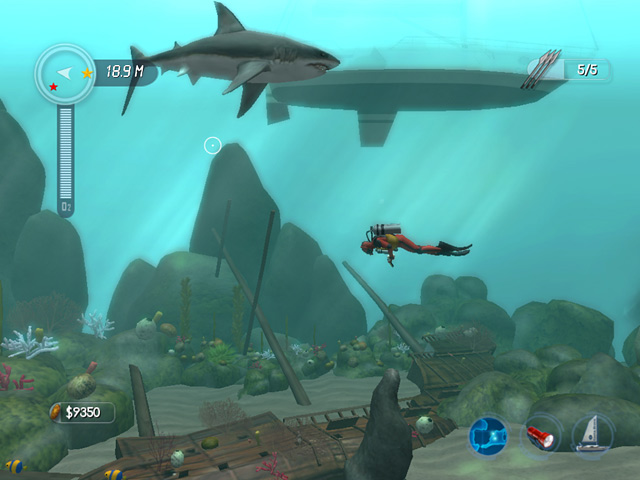Toggle the red flashlight
The width and height of the screenshot is (640, 480).
click(541, 435)
